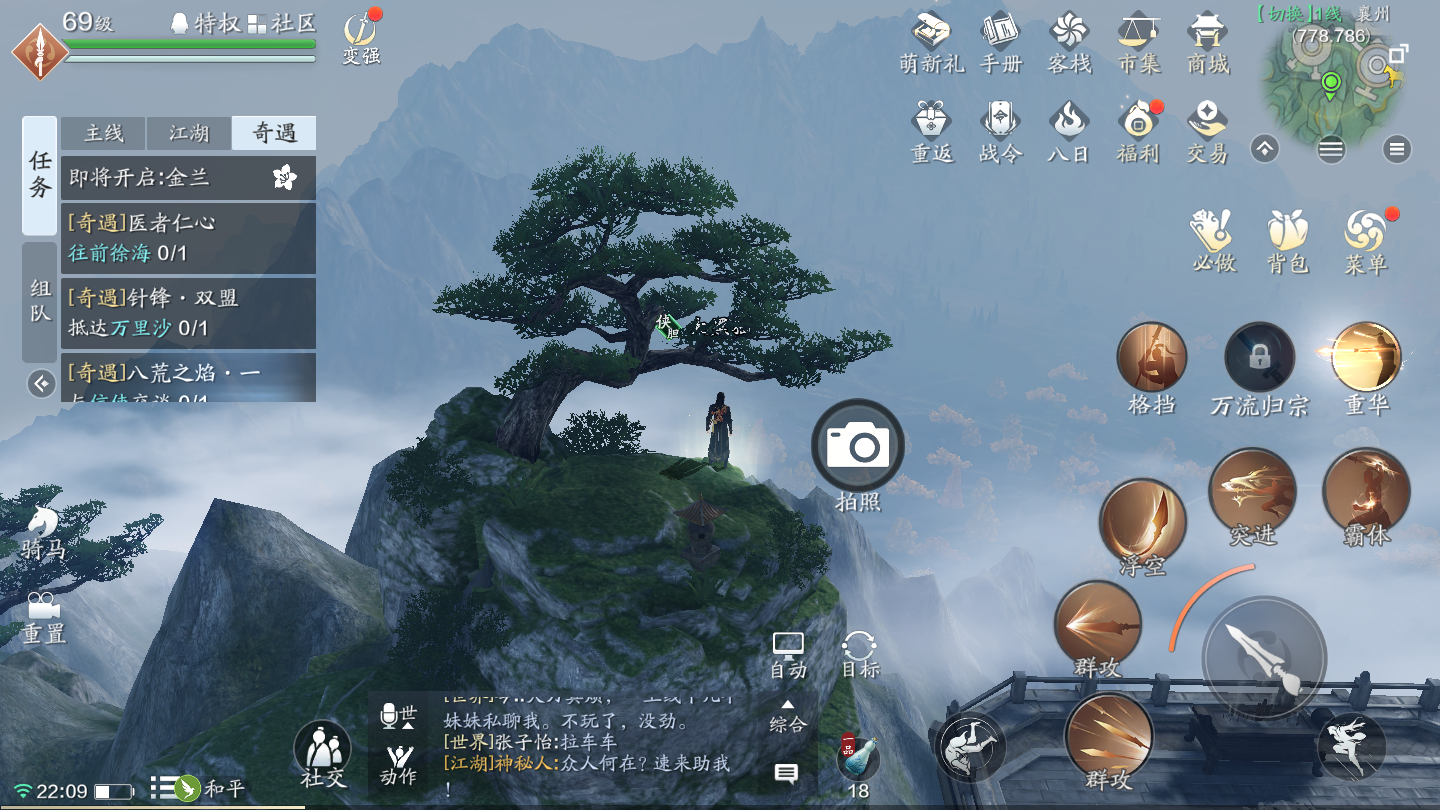Trigger the 浮空 launch skill

coord(1143,523)
